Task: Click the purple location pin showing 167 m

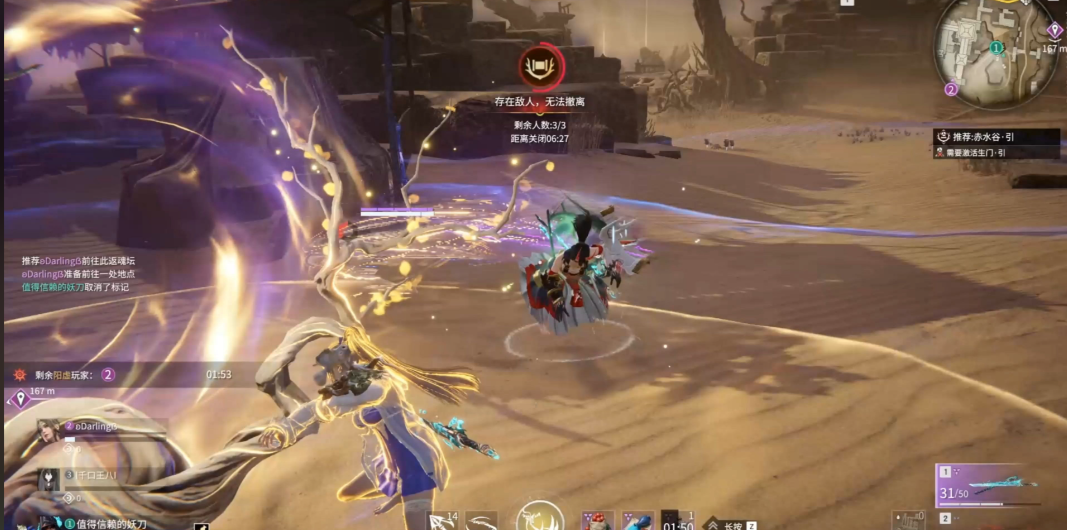Action: click(20, 400)
